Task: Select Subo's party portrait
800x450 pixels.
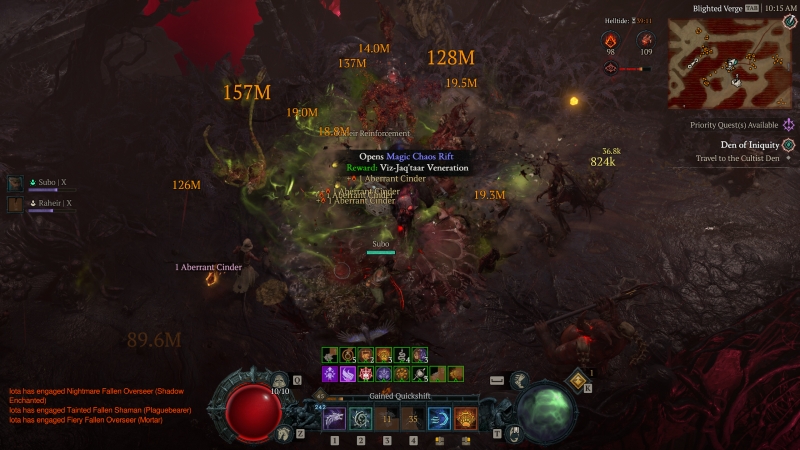Action: coord(16,183)
